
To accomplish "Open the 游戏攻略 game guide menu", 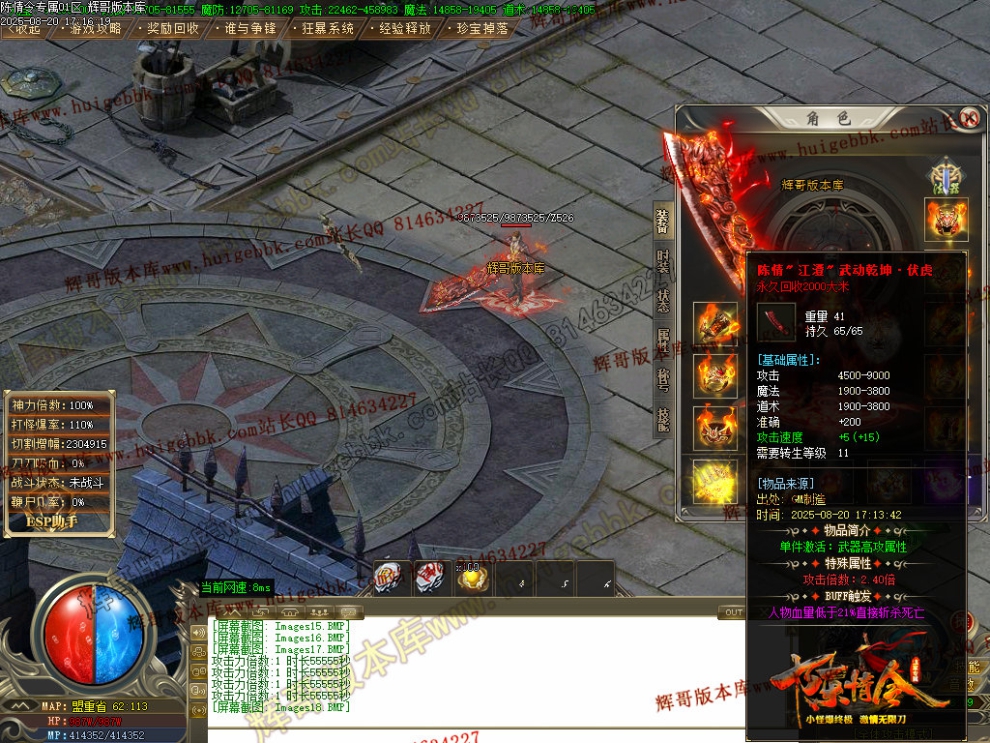I will coord(96,29).
